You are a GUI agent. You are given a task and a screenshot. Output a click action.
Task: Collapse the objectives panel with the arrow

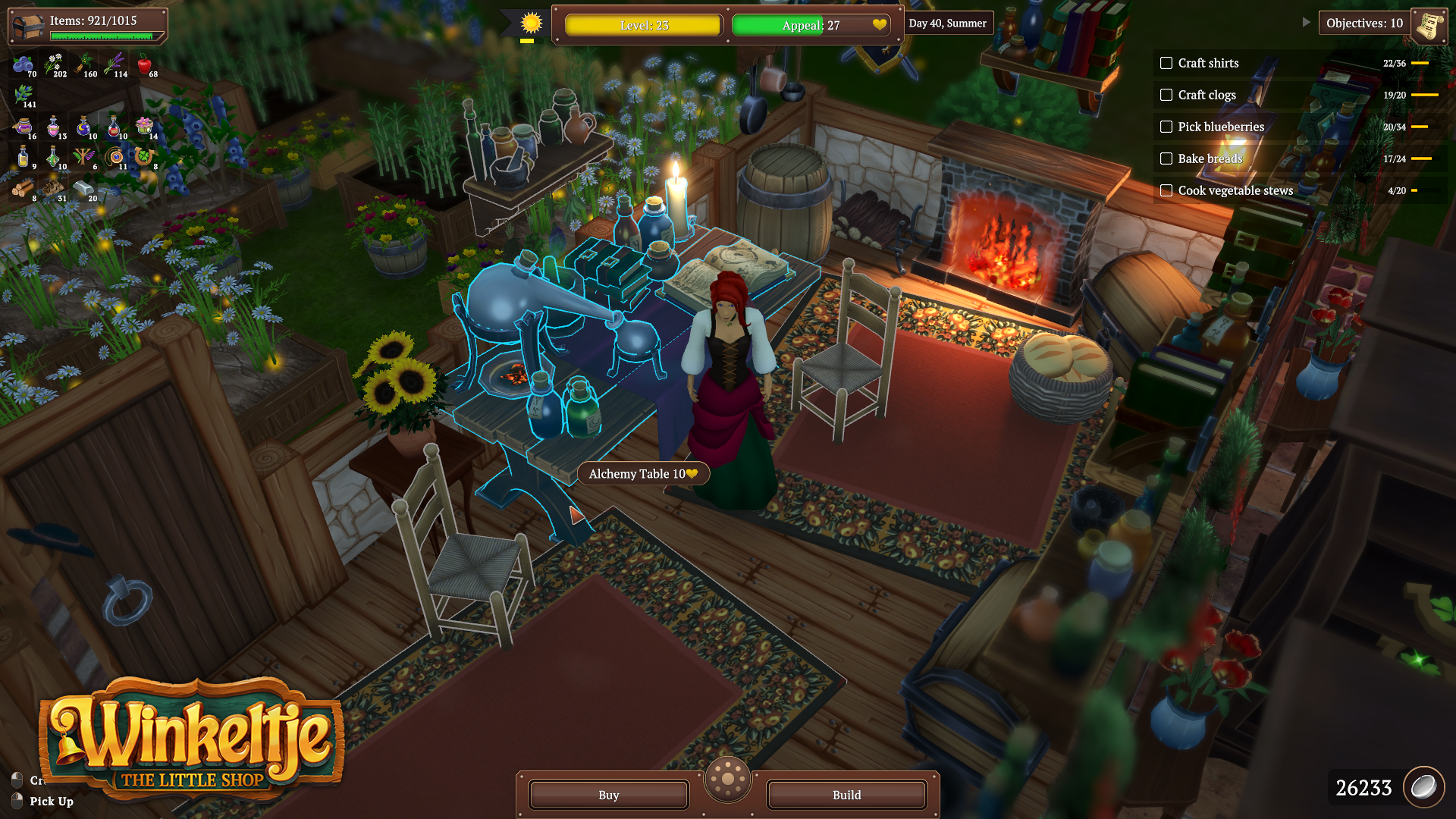tap(1306, 23)
